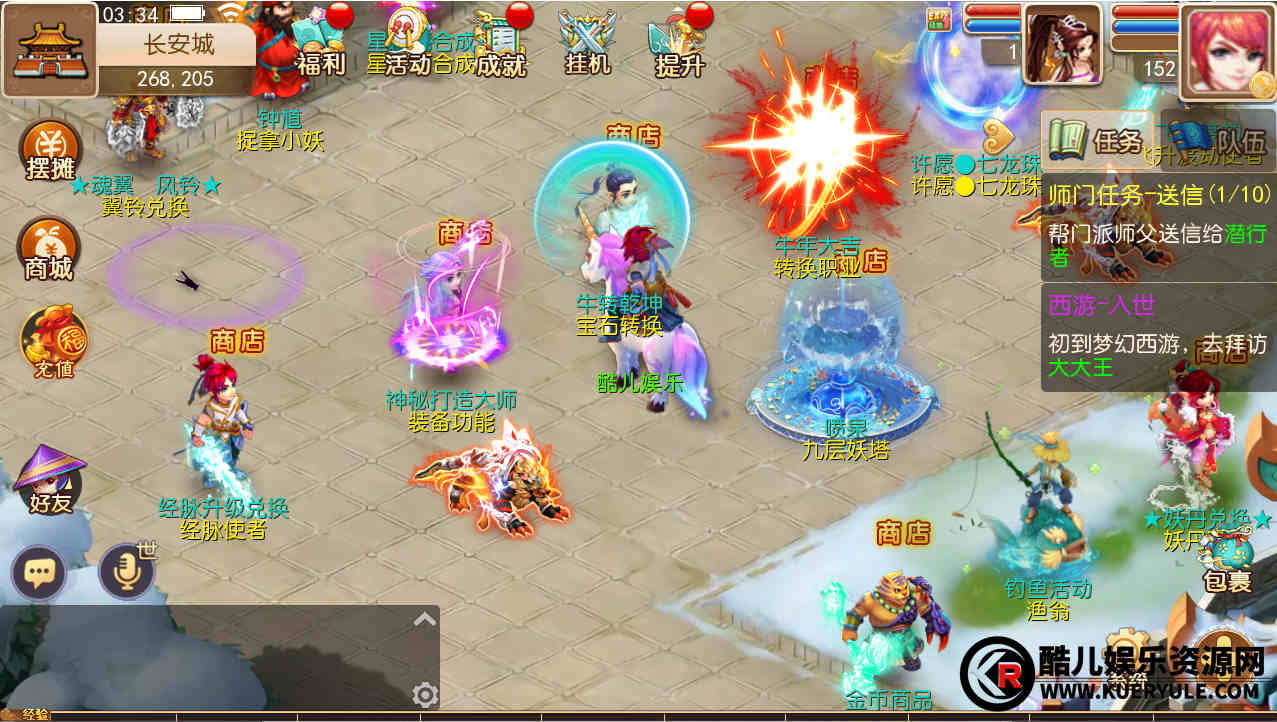Open the 成就 achievements panel
The width and height of the screenshot is (1277, 722).
click(x=502, y=44)
